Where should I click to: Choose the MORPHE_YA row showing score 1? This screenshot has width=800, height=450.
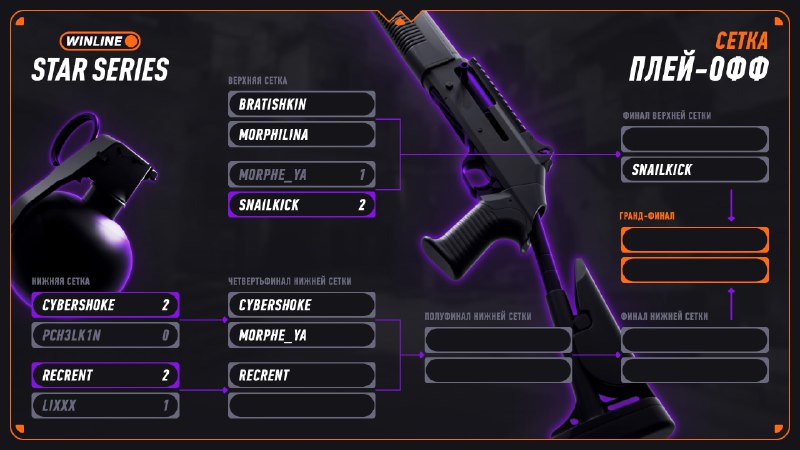(x=302, y=175)
